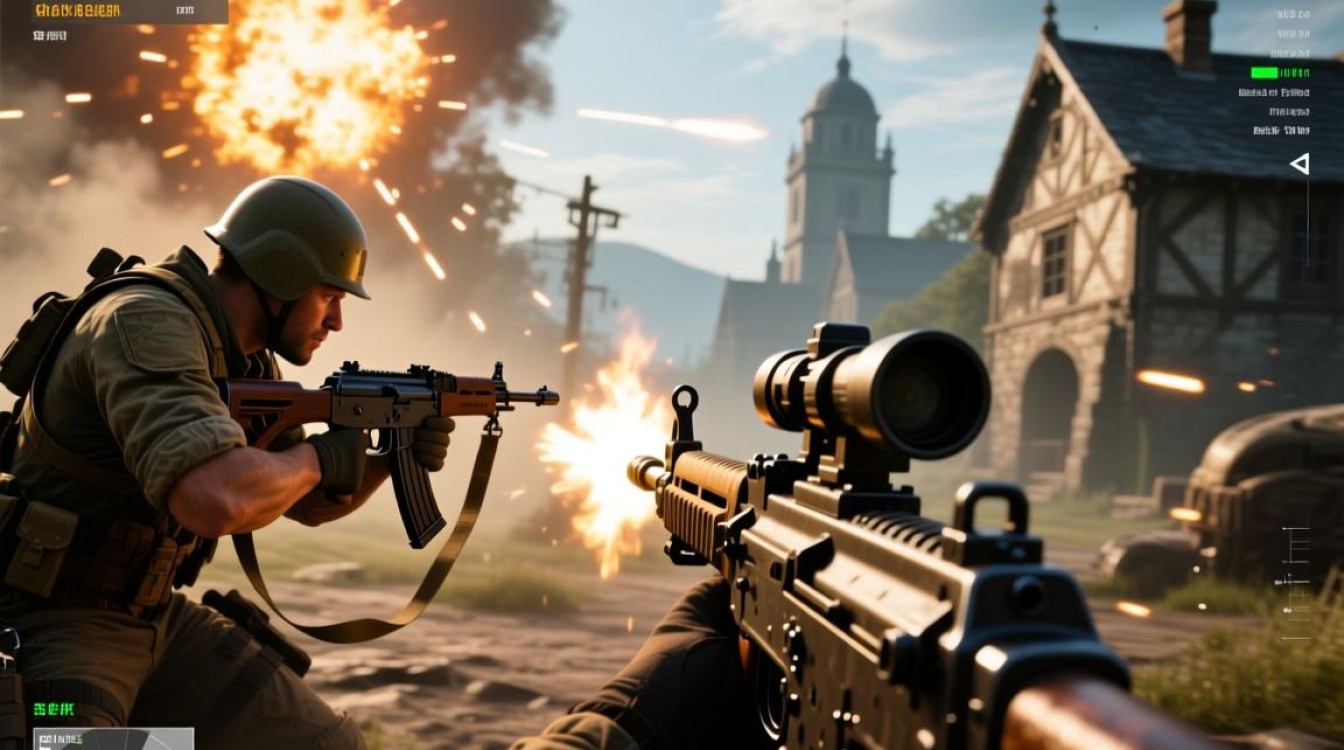This screenshot has height=750, width=1344.
Task: Click the minimap panel in the corner
Action: click(113, 739)
